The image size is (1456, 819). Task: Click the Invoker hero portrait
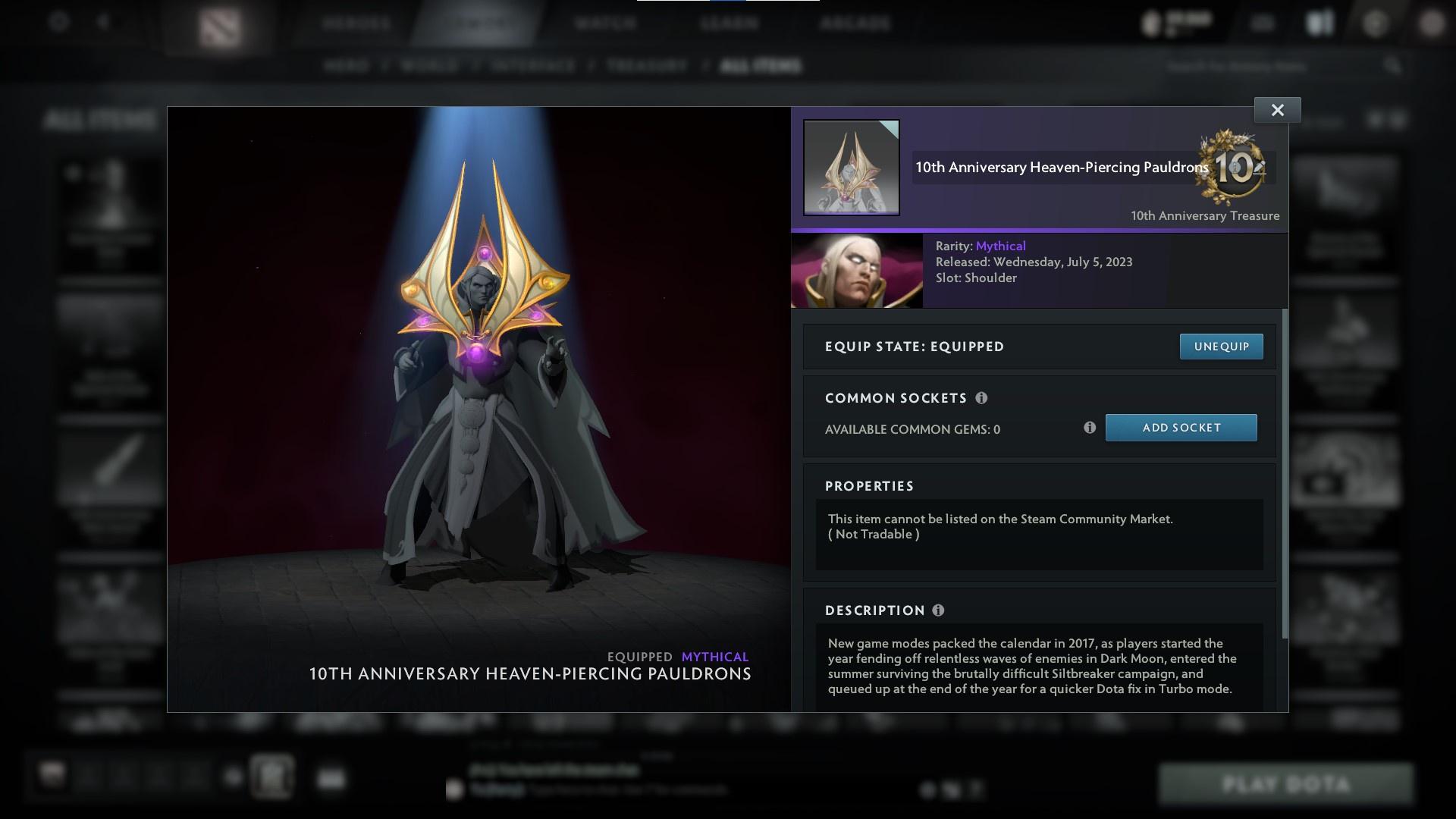click(x=857, y=270)
